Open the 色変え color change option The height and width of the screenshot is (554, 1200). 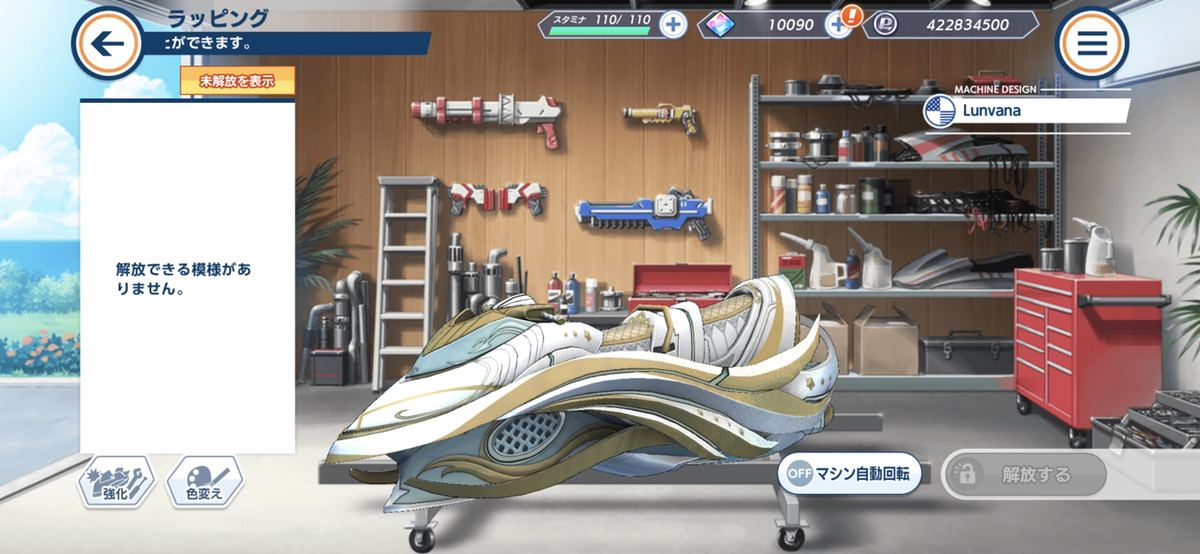[204, 483]
